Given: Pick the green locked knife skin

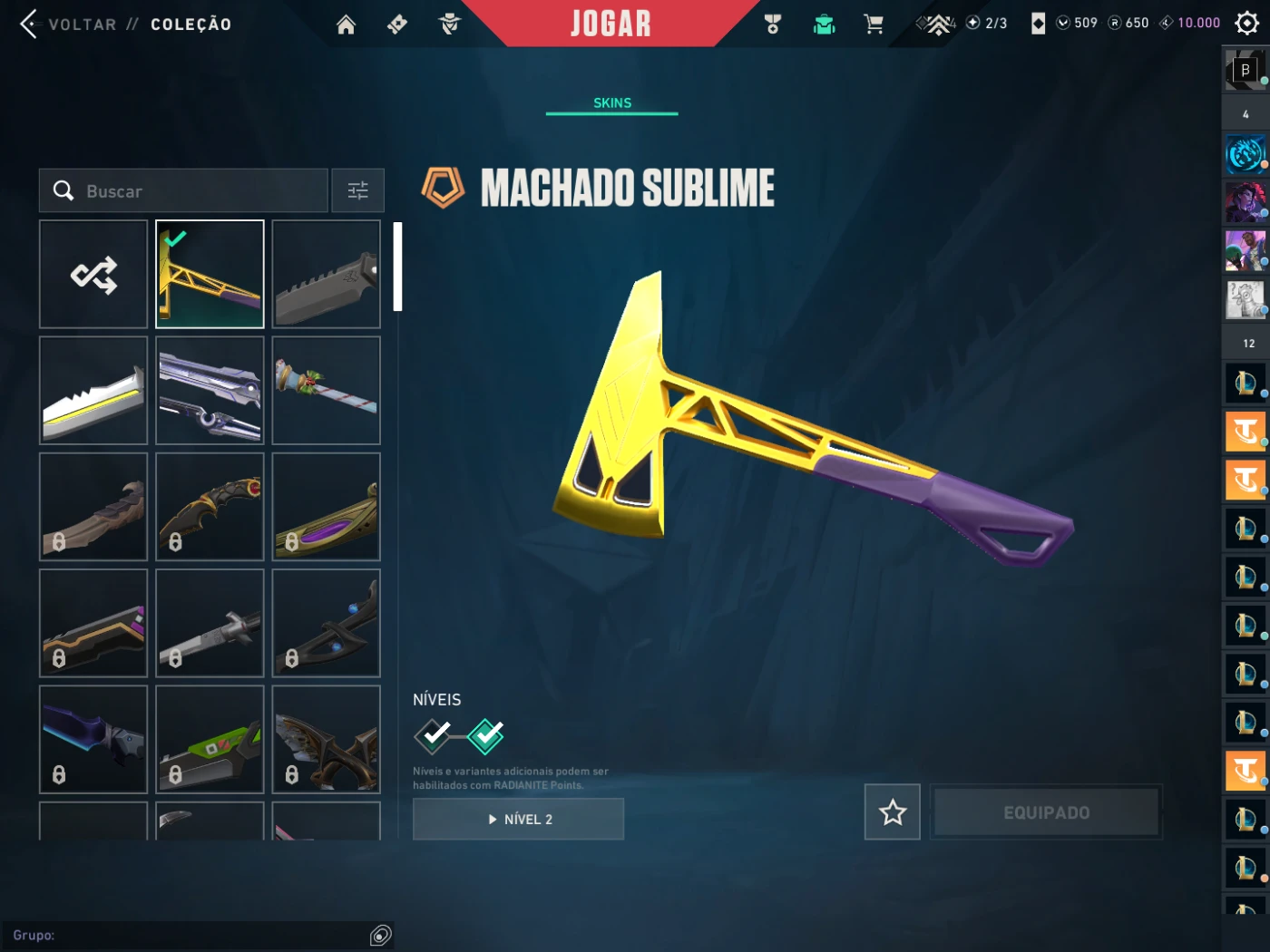Looking at the screenshot, I should [x=210, y=740].
